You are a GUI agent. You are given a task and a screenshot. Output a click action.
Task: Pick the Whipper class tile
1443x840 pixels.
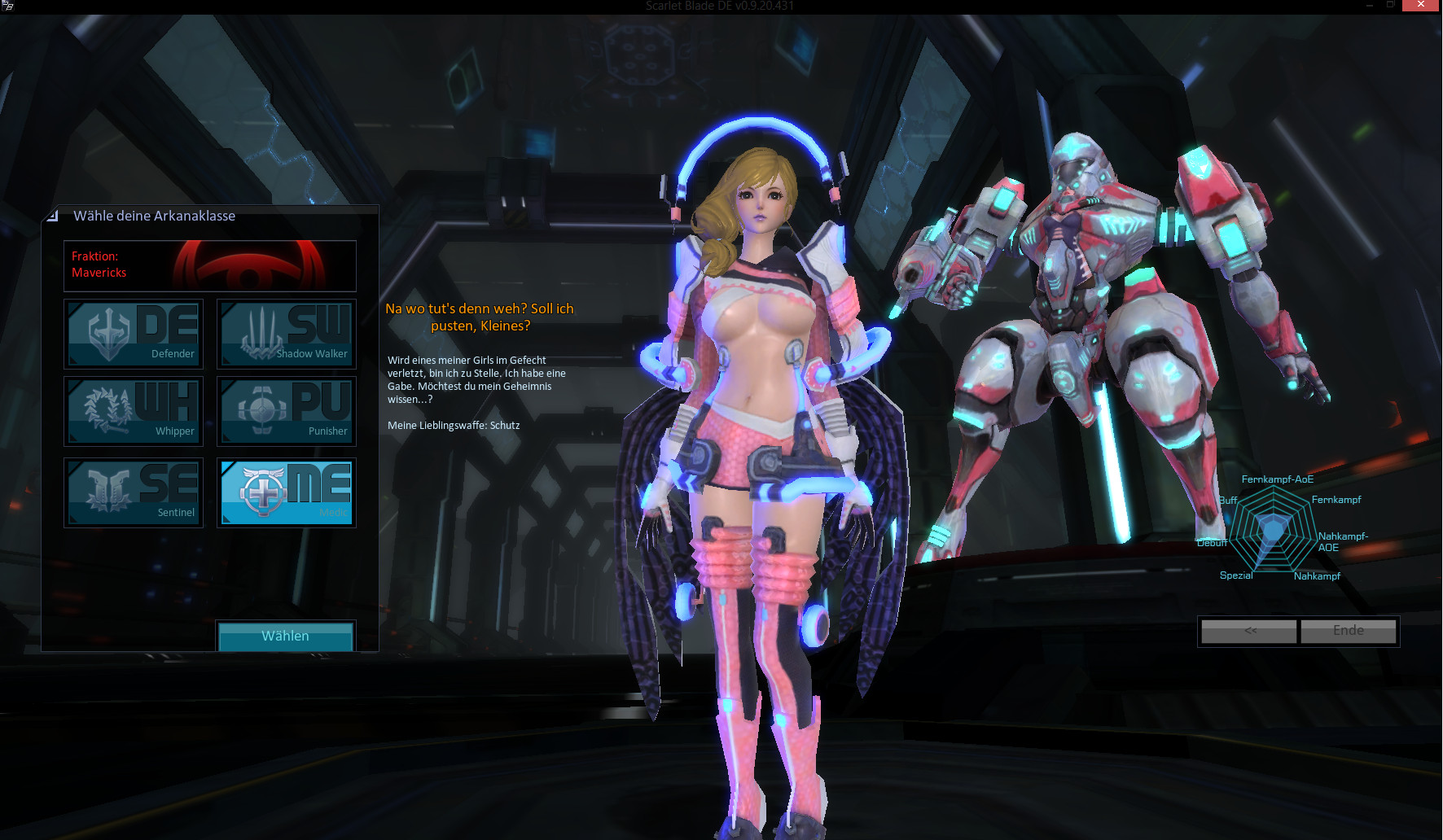click(x=134, y=411)
